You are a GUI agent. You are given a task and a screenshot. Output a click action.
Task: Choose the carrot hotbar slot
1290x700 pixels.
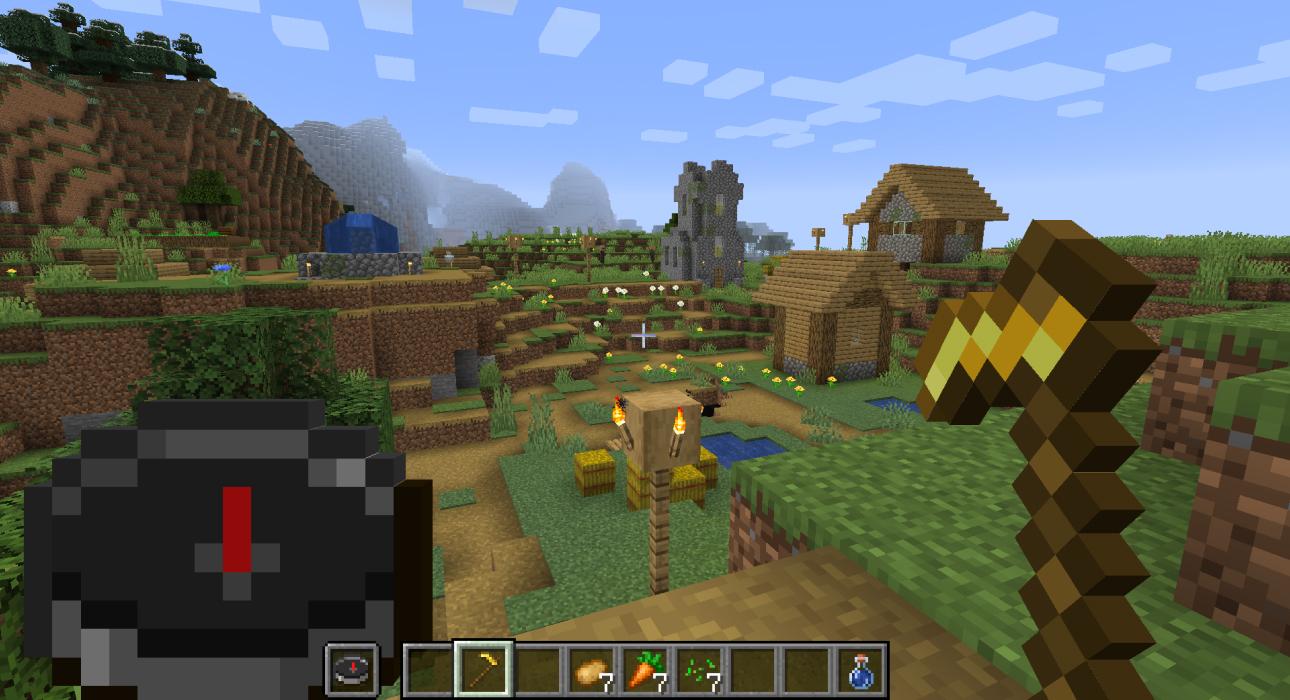645,669
